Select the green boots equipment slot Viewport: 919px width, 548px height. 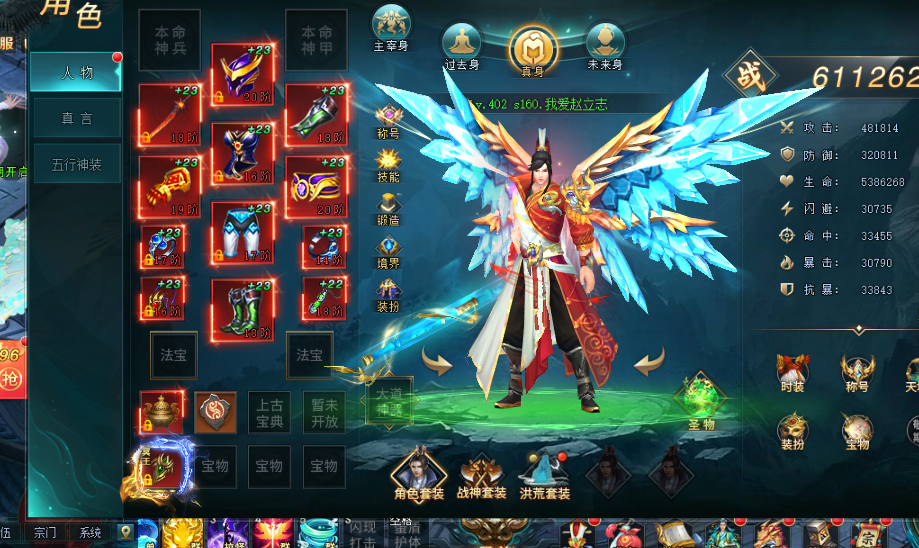[243, 309]
